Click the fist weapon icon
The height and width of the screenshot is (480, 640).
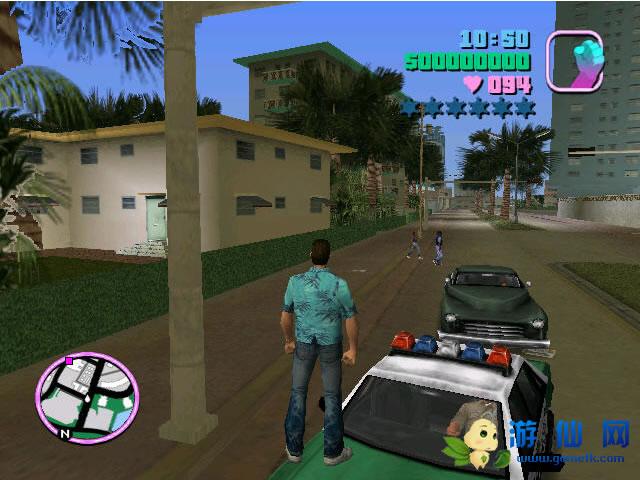pyautogui.click(x=574, y=60)
